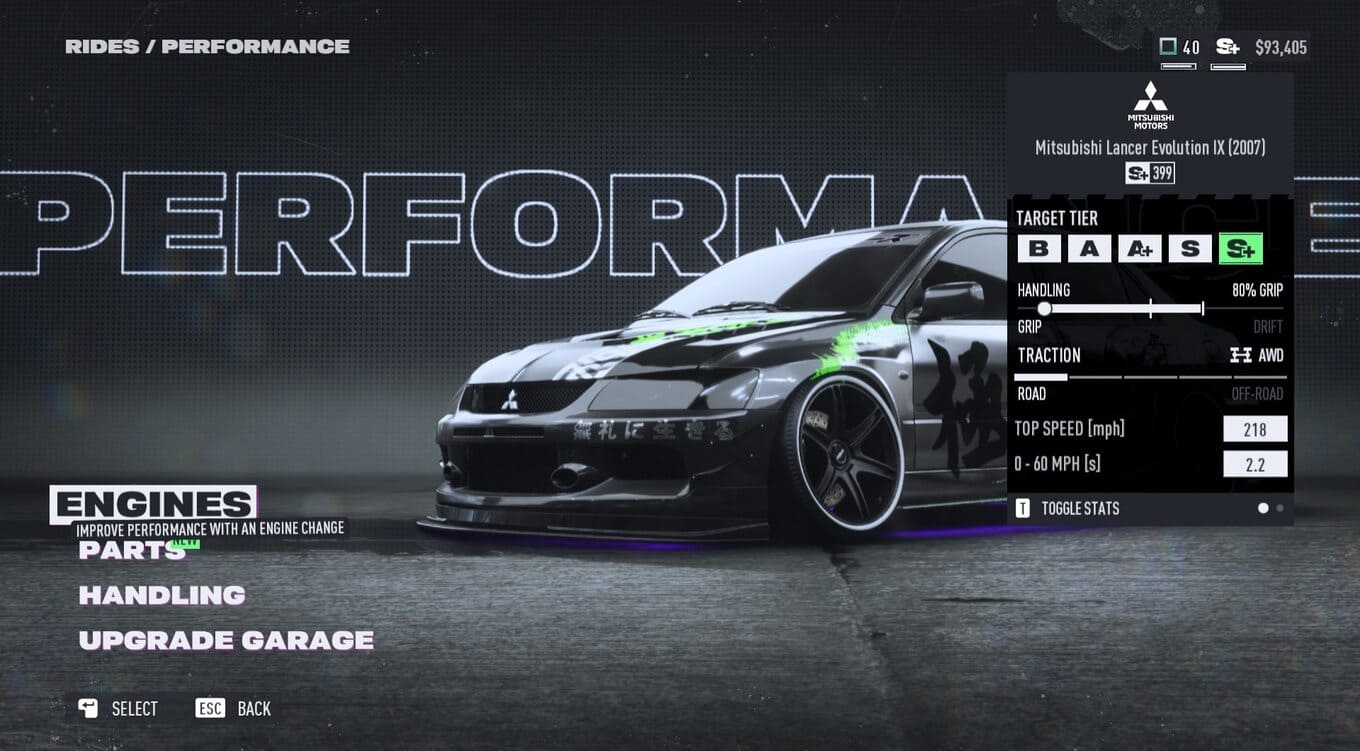Click the handling grip-drift slider knob
Screen dimensions: 1360x751
point(1044,309)
